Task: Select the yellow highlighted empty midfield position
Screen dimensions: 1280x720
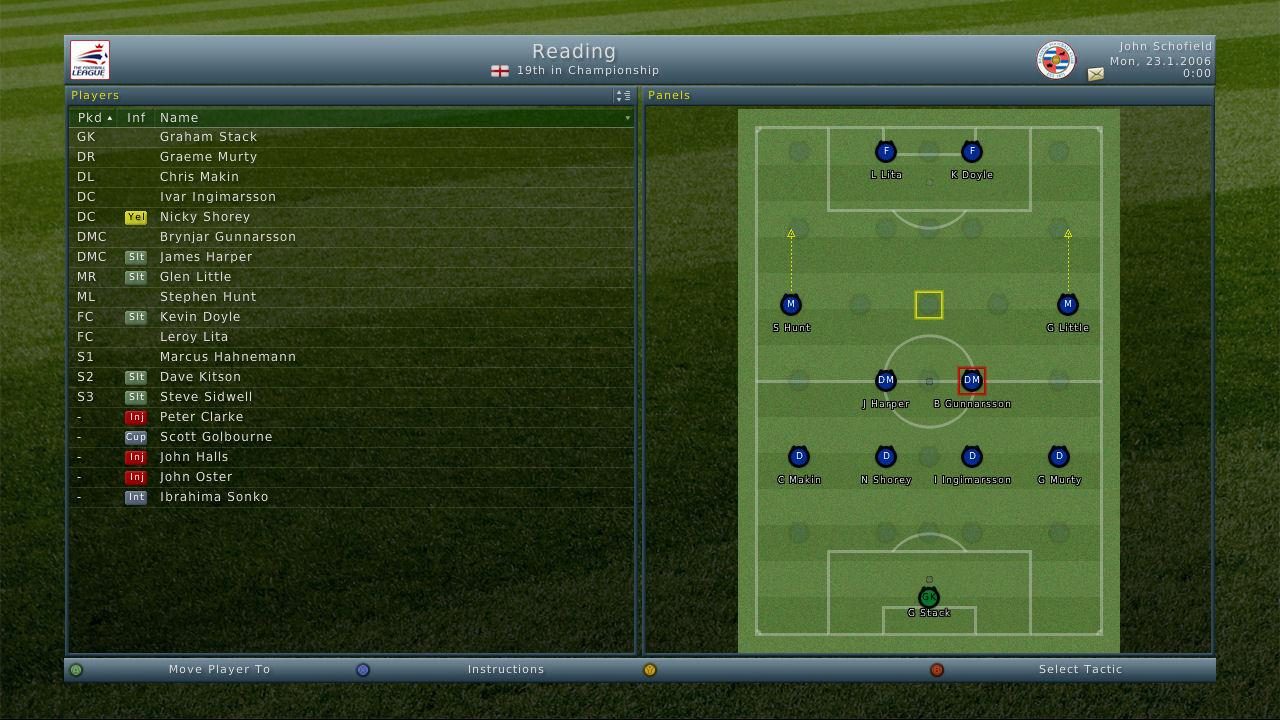Action: 929,305
